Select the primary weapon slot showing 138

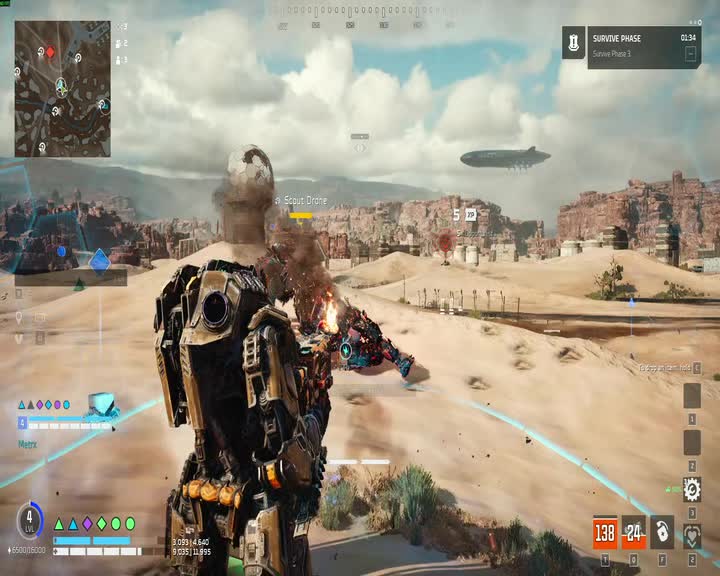click(604, 532)
